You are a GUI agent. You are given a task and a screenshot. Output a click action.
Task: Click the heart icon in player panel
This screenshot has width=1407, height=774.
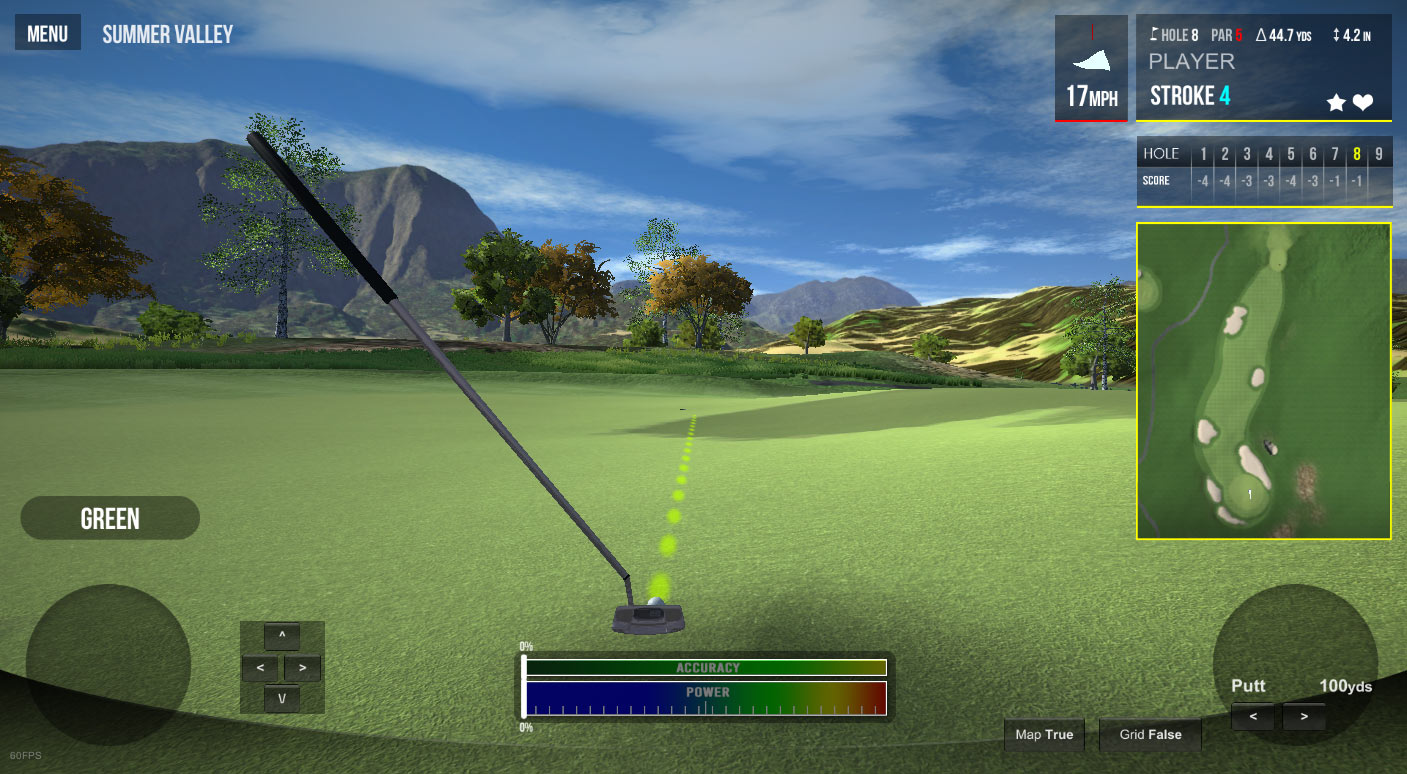(x=1363, y=102)
